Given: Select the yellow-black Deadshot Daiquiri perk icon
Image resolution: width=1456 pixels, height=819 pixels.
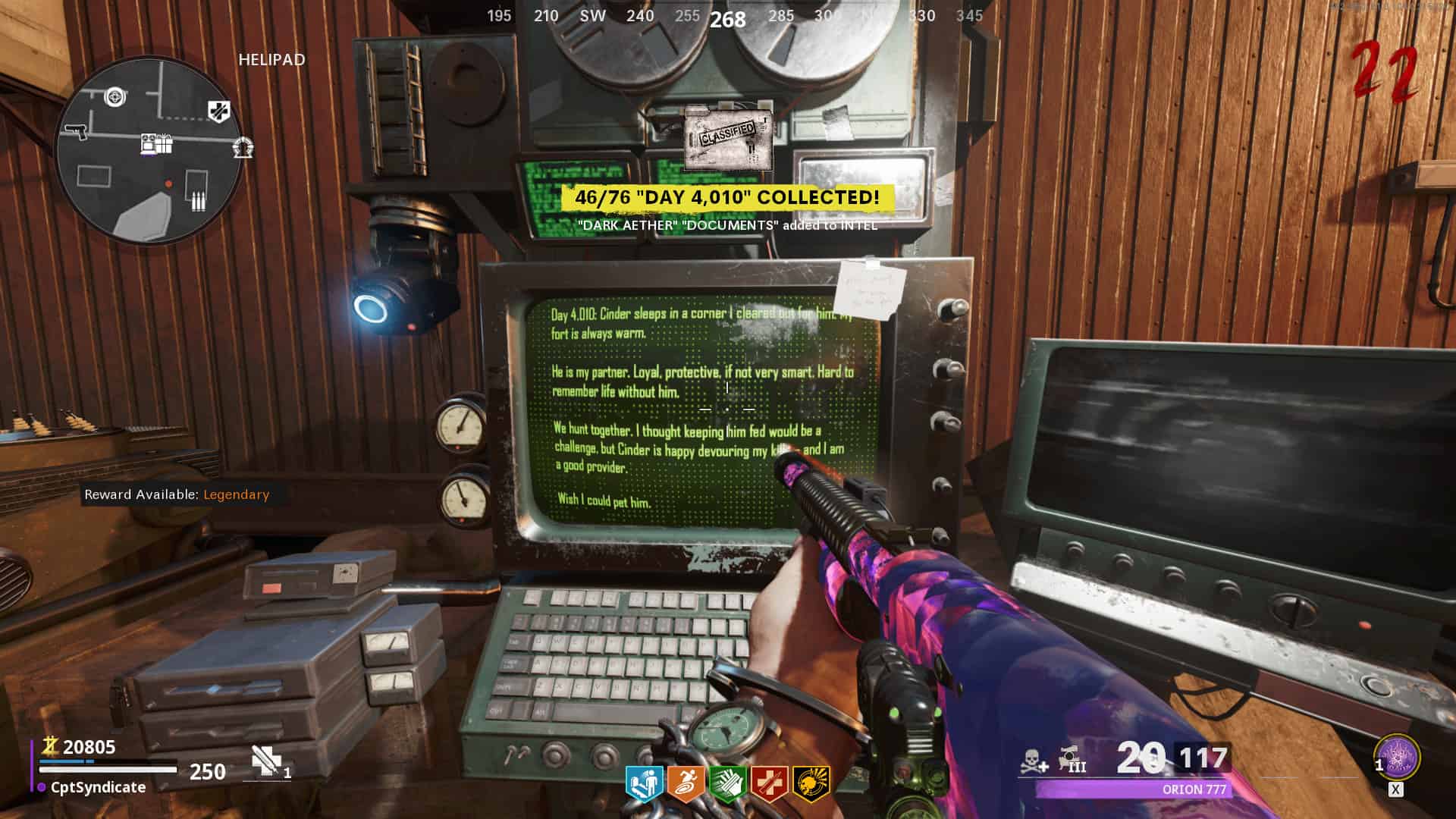Looking at the screenshot, I should [x=811, y=784].
